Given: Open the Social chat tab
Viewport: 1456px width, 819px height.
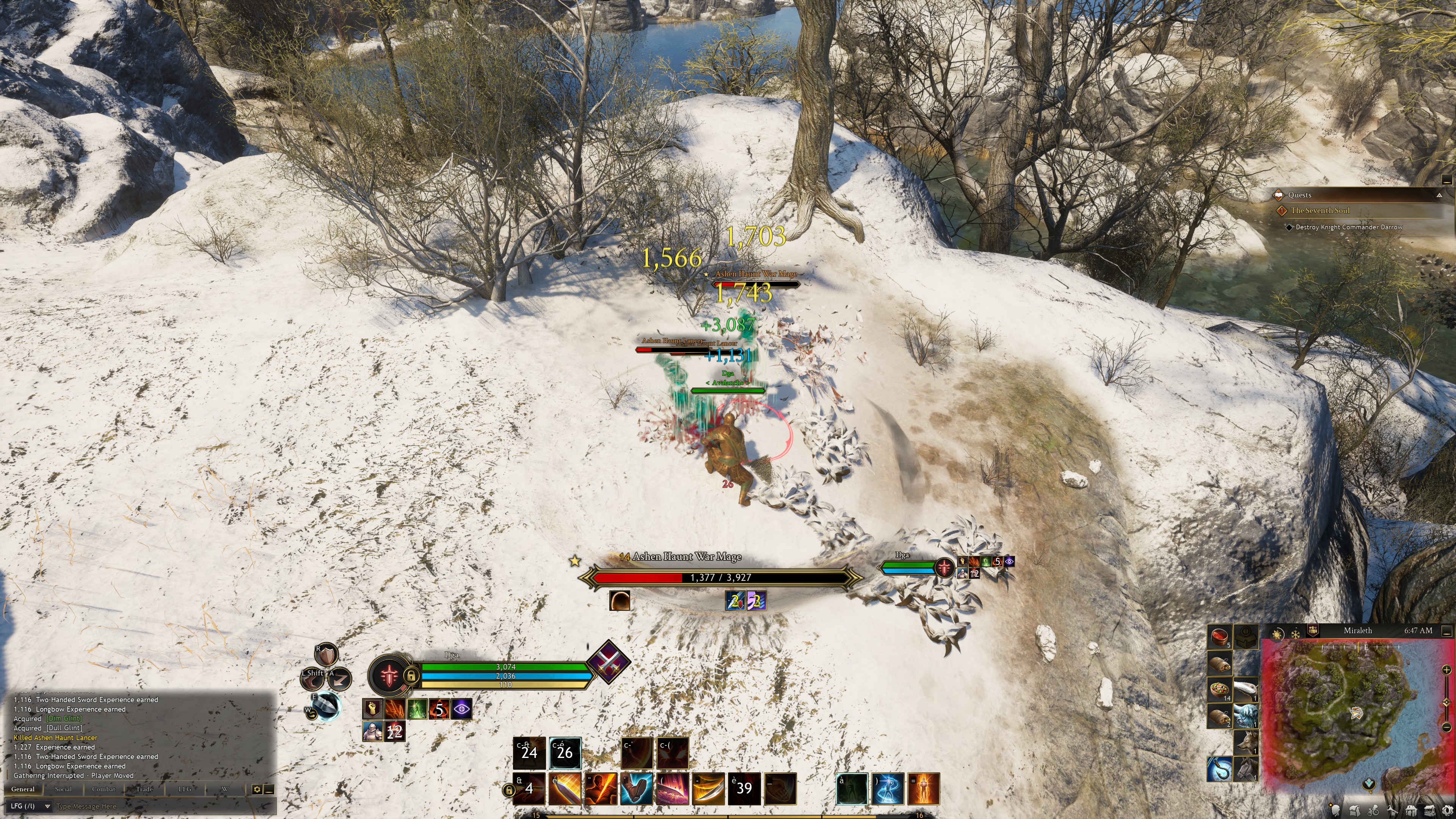Looking at the screenshot, I should [63, 789].
